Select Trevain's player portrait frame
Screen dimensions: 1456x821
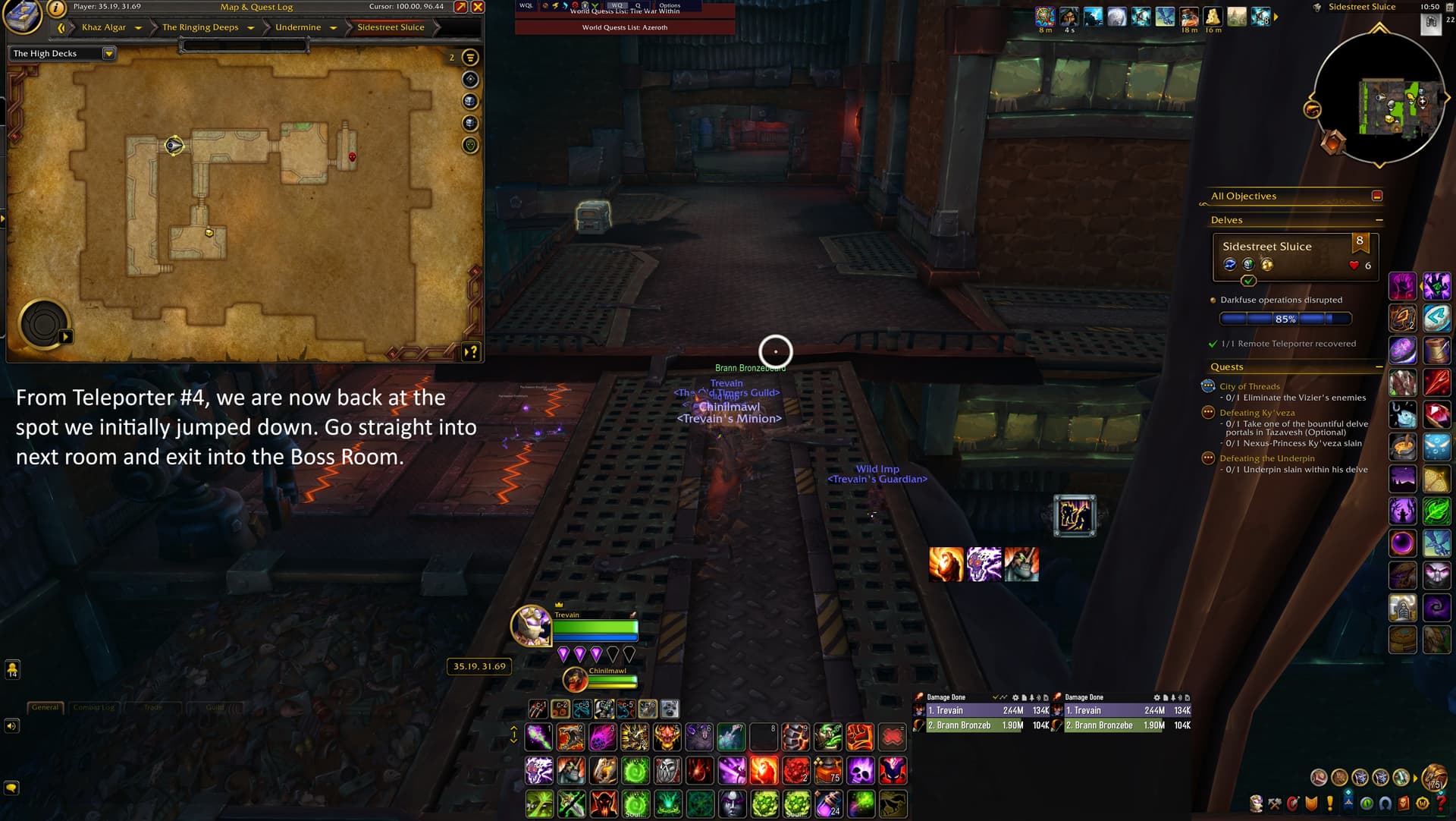pyautogui.click(x=531, y=625)
